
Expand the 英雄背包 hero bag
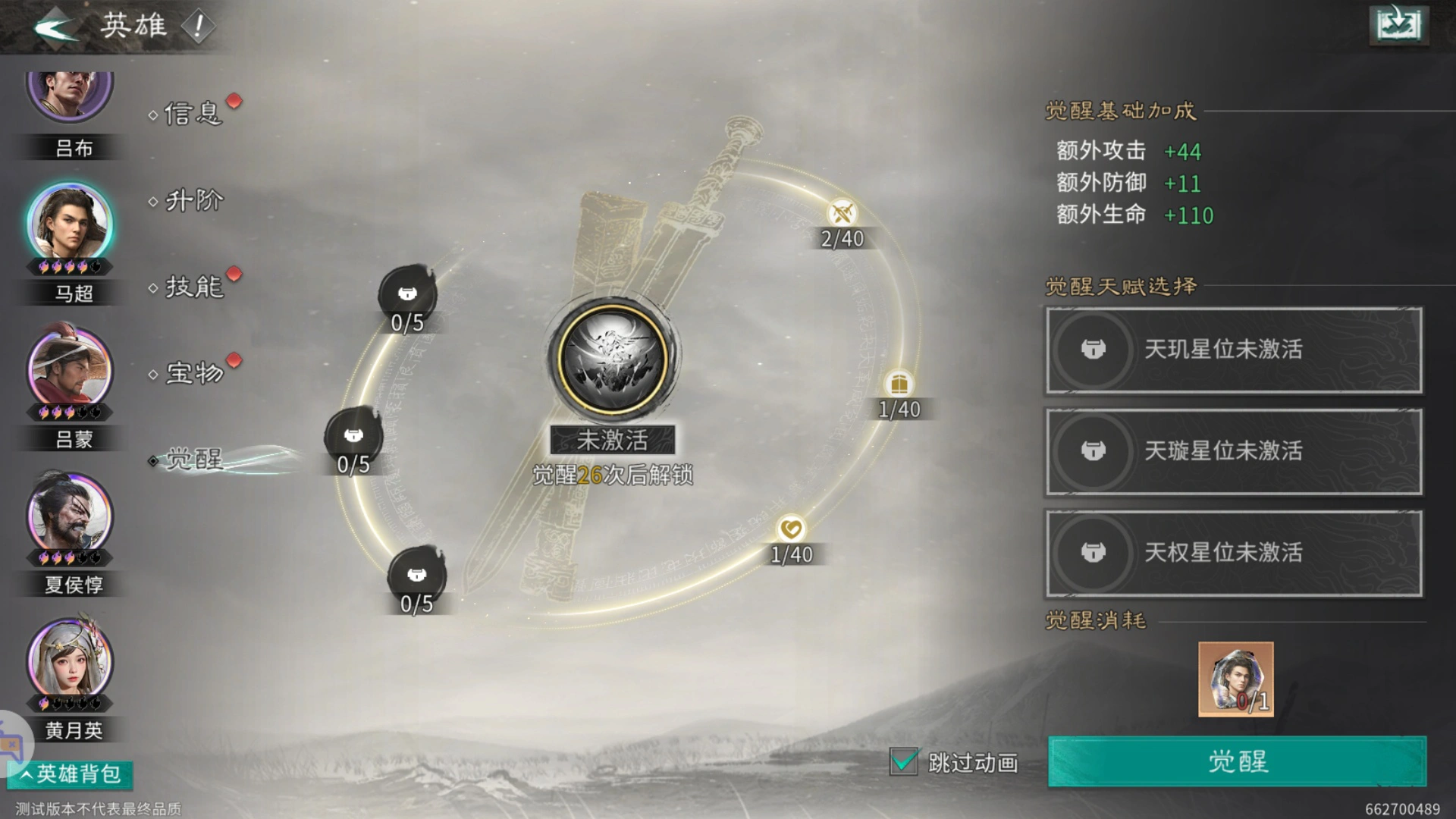71,774
